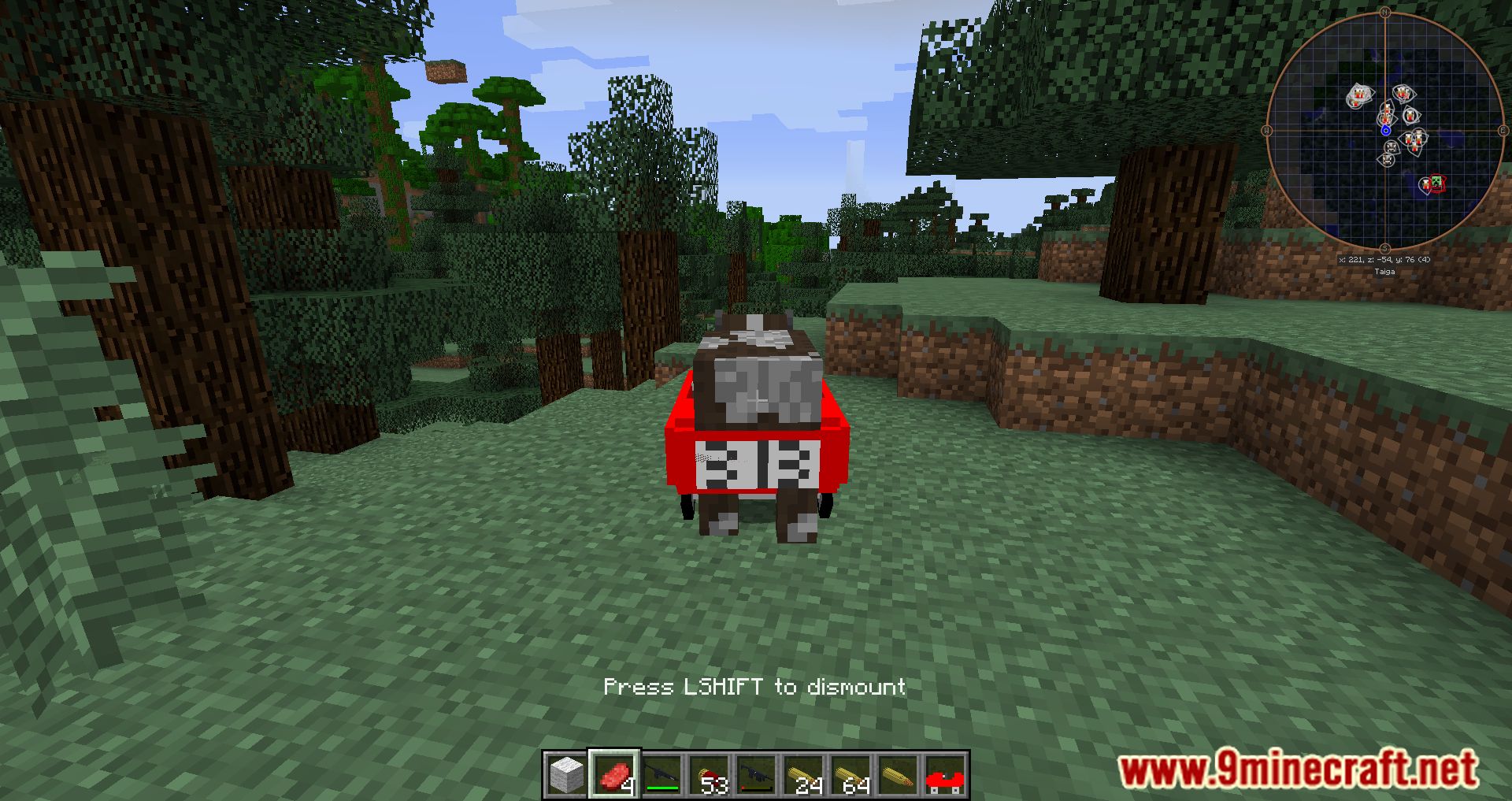This screenshot has width=1512, height=801.
Task: Open the E direction marker on minimap
Action: pyautogui.click(x=1503, y=130)
